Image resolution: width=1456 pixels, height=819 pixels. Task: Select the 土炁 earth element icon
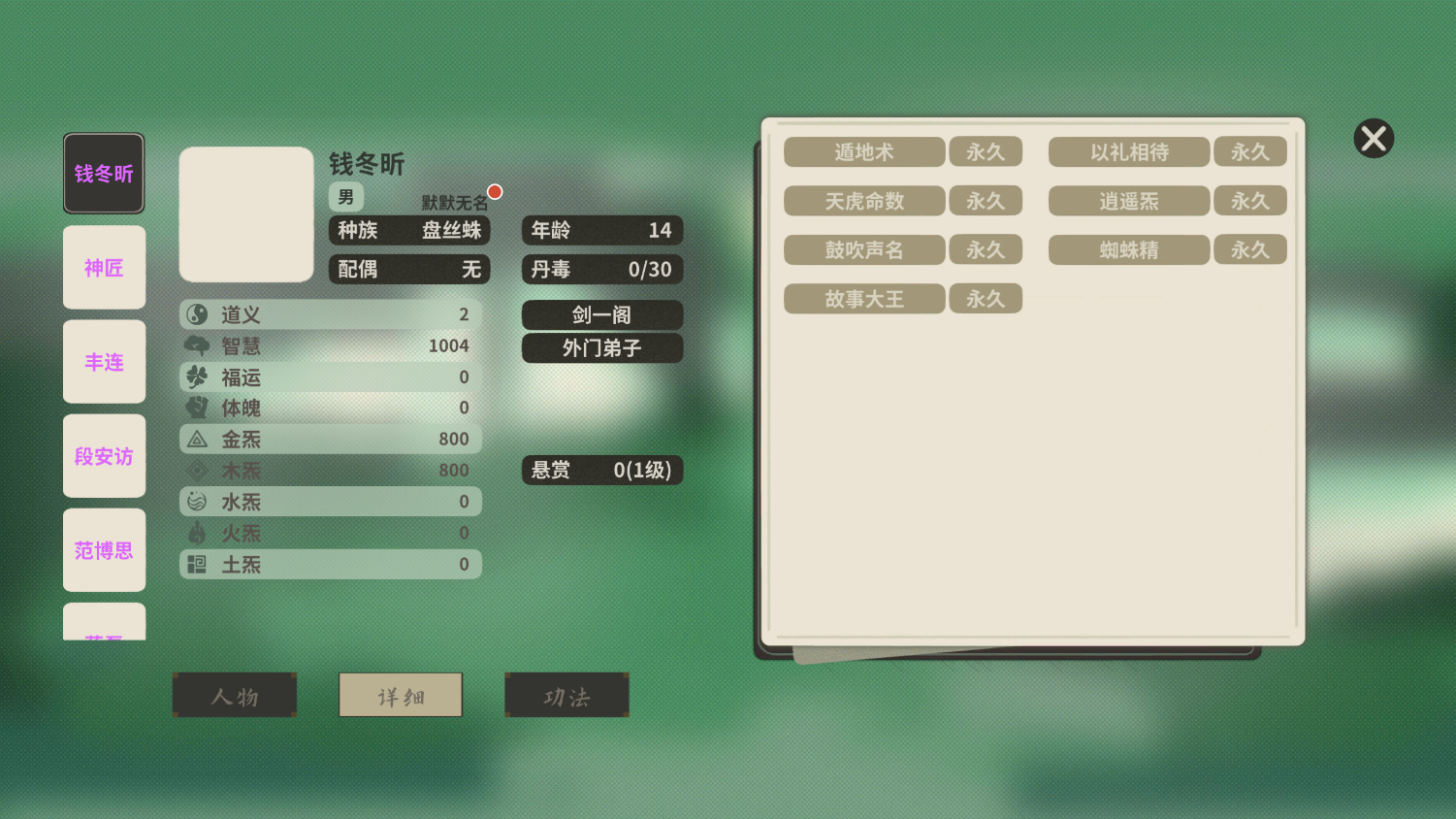click(x=197, y=564)
